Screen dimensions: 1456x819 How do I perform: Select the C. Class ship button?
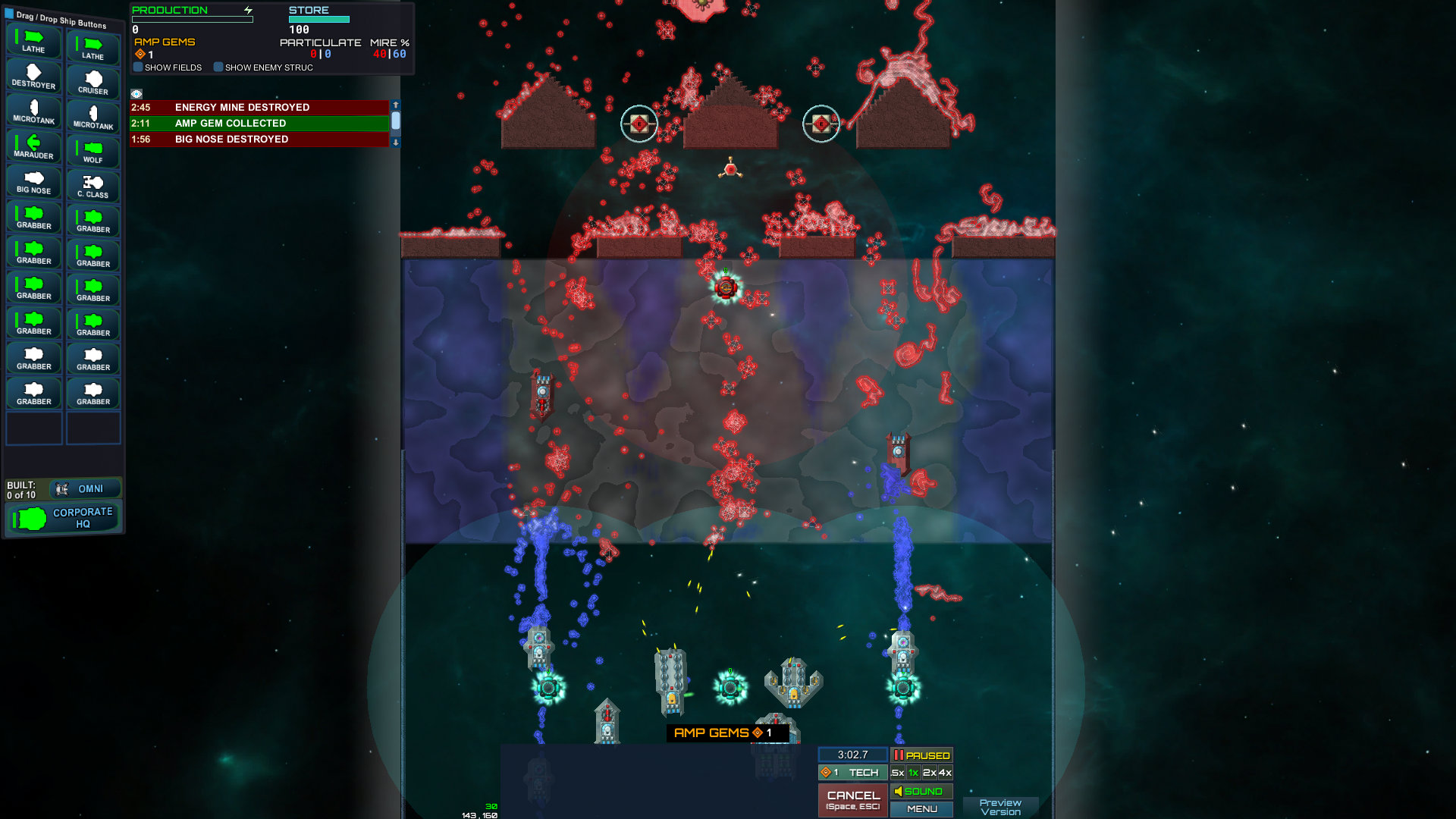[93, 182]
